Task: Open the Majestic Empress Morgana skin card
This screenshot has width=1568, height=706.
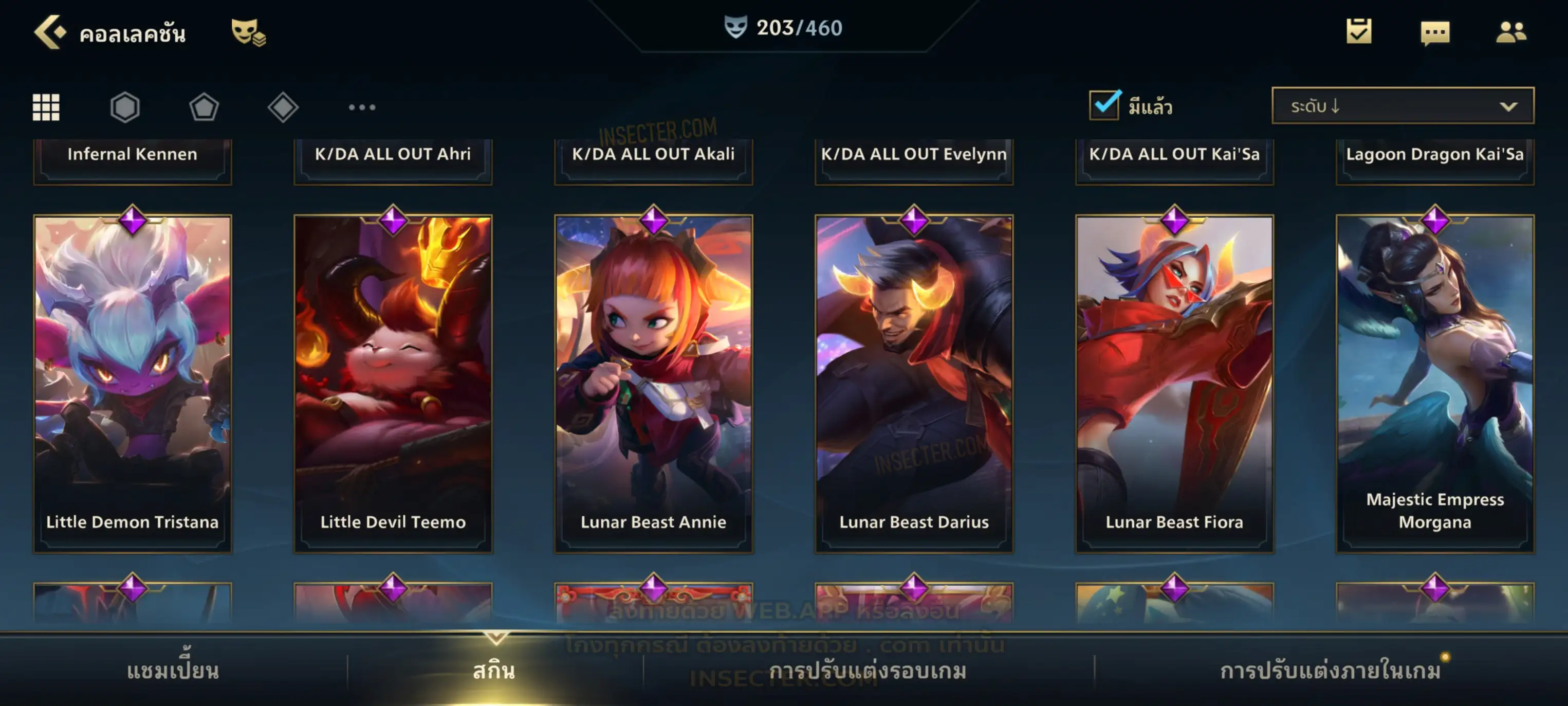Action: click(1435, 384)
